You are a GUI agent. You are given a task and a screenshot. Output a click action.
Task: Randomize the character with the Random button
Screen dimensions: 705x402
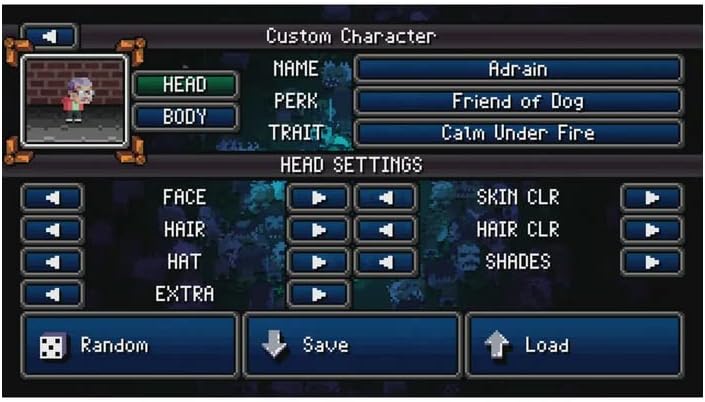[x=129, y=345]
